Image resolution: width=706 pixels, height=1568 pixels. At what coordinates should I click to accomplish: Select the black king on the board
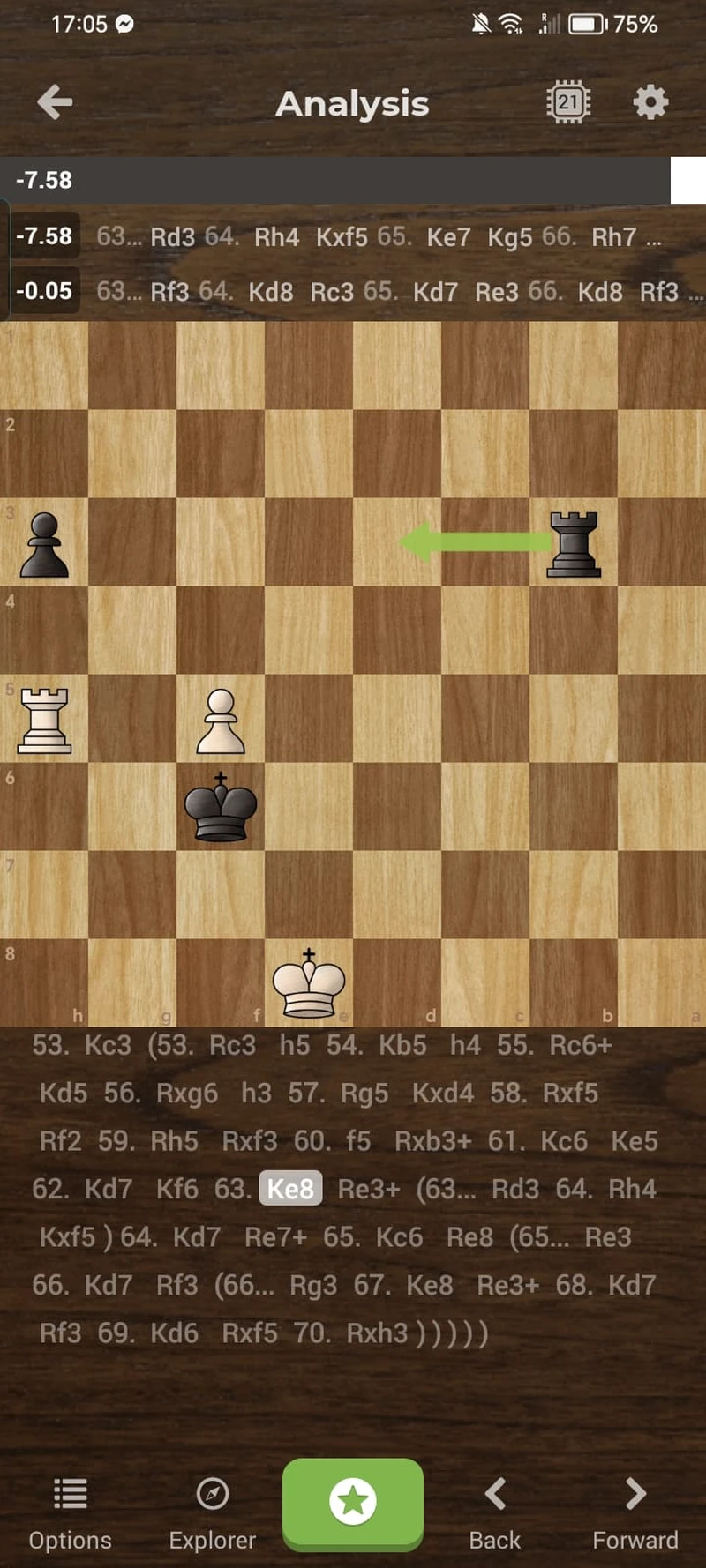221,807
